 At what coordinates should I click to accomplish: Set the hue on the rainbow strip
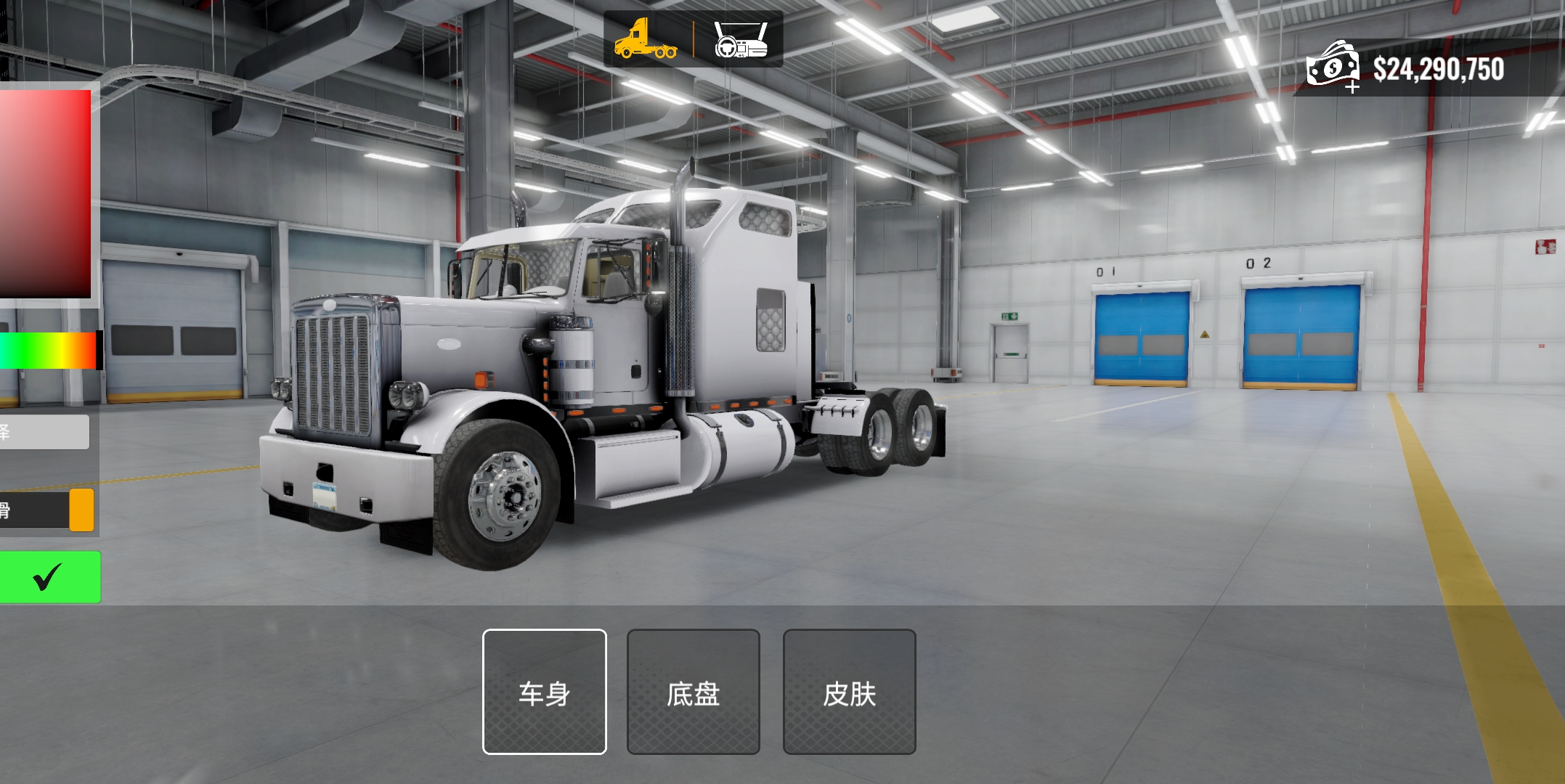48,351
